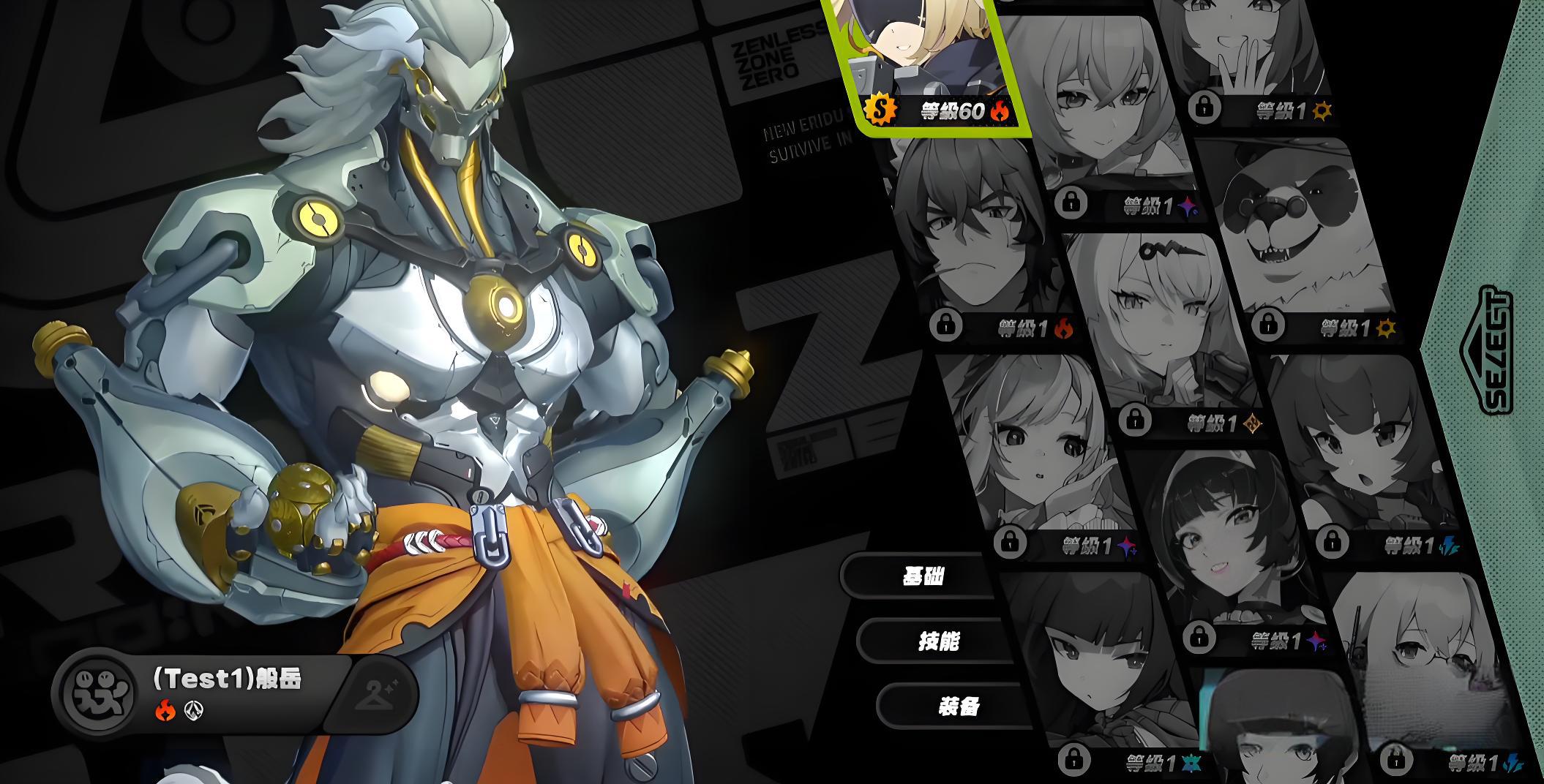1544x784 pixels.
Task: Open the 基础 (Basics) tab
Action: pyautogui.click(x=921, y=576)
